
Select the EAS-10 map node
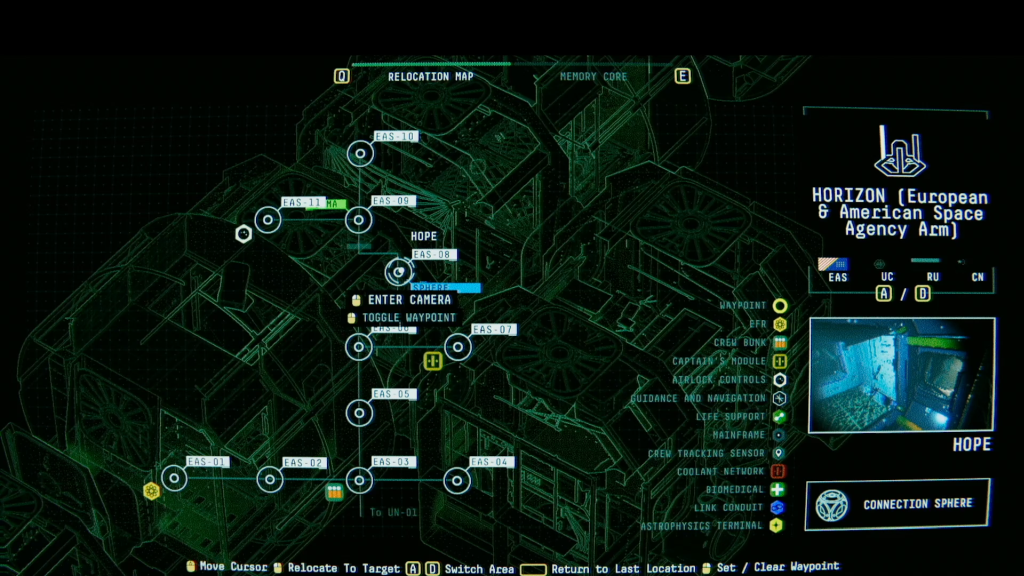tap(360, 153)
